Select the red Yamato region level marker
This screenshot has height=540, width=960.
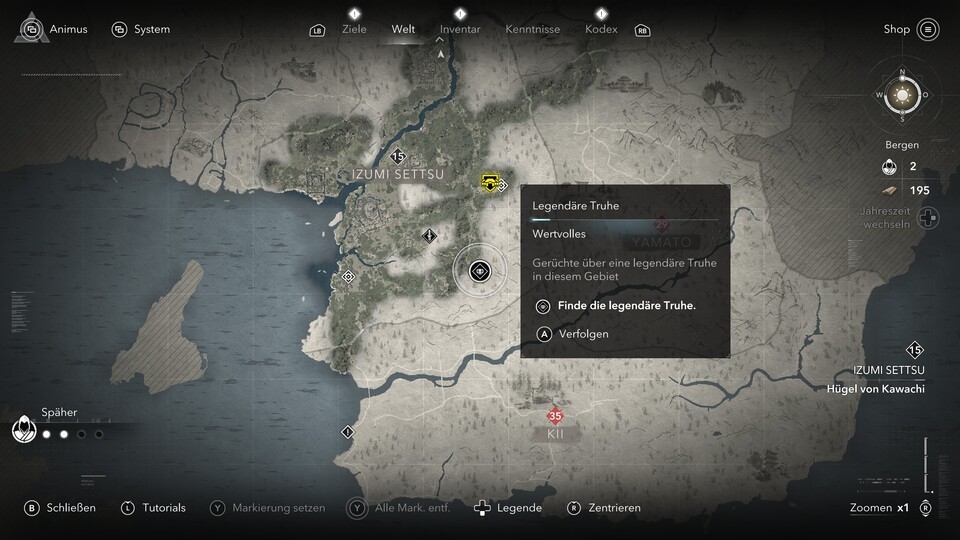point(661,226)
